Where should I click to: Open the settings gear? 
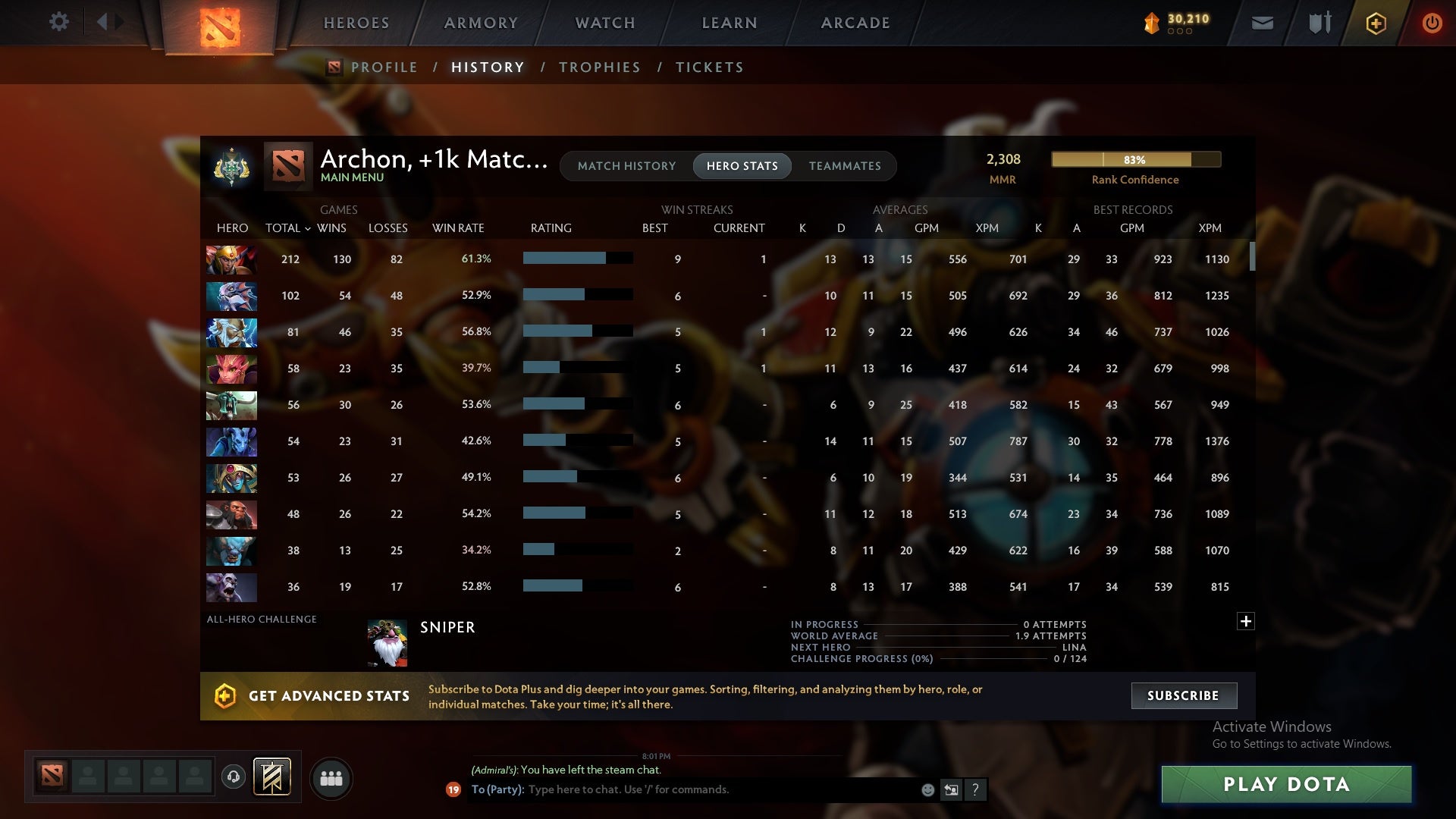pyautogui.click(x=59, y=22)
